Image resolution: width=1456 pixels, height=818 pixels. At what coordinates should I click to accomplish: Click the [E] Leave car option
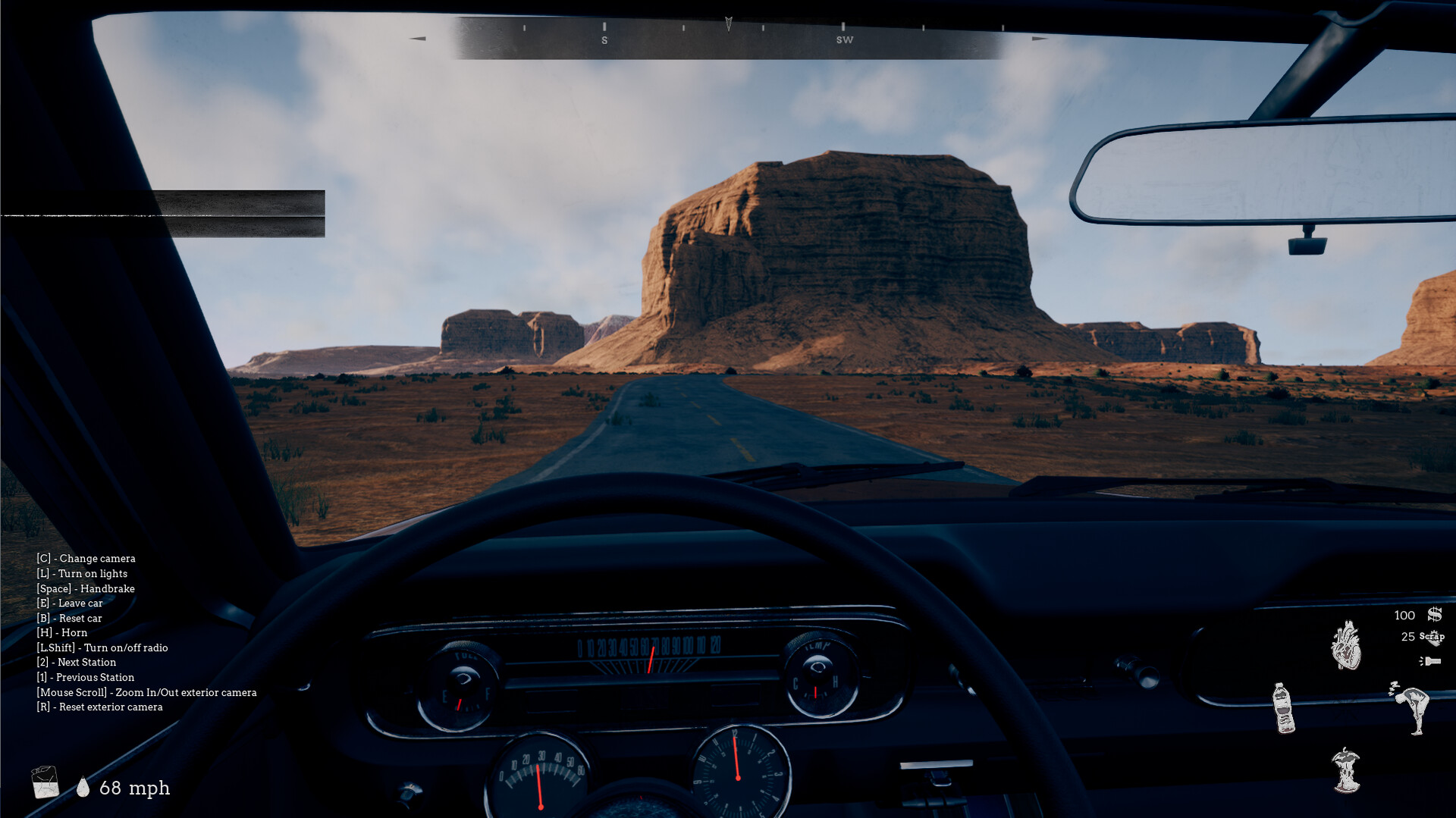pos(71,603)
